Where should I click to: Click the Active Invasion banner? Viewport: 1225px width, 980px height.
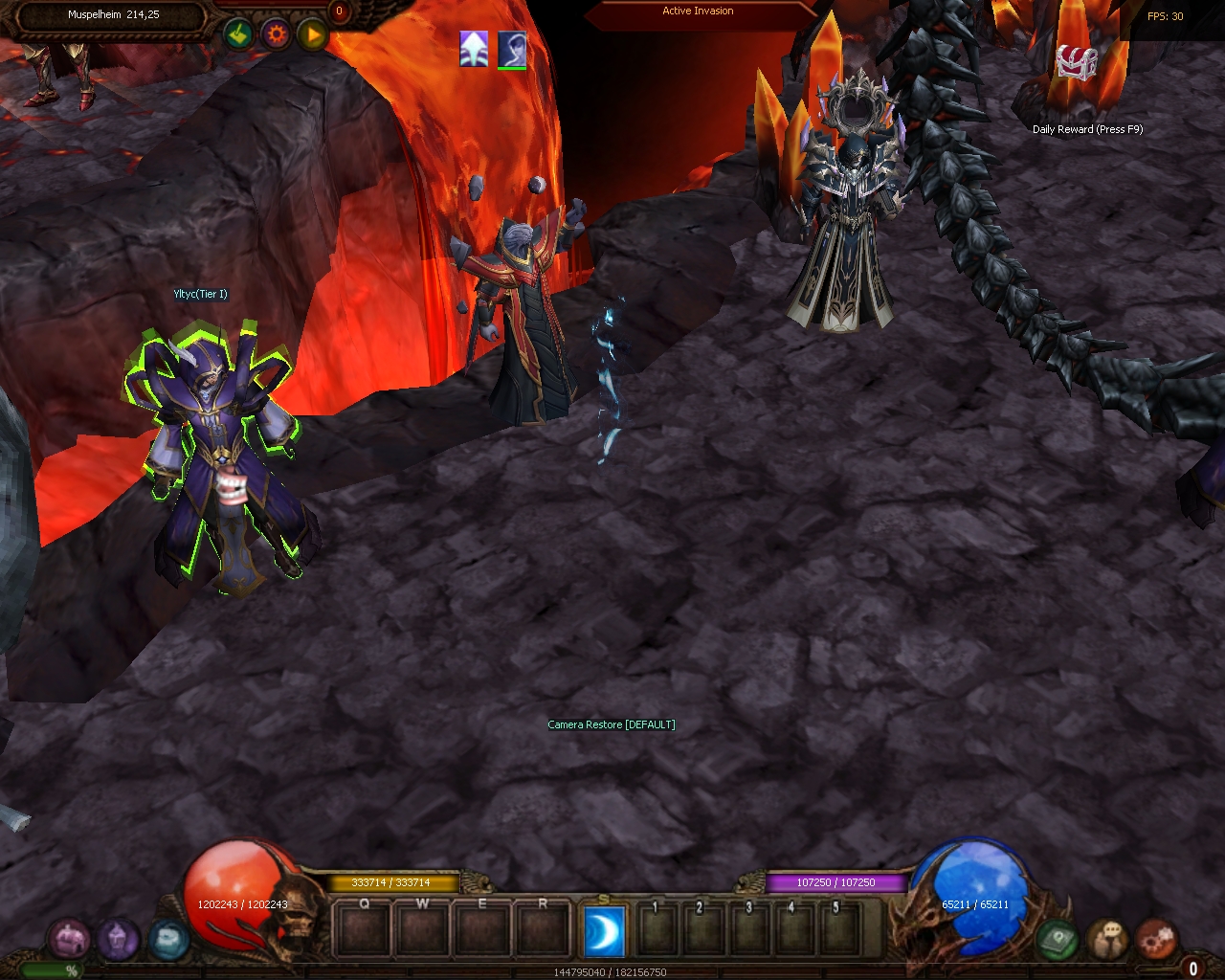pyautogui.click(x=698, y=11)
